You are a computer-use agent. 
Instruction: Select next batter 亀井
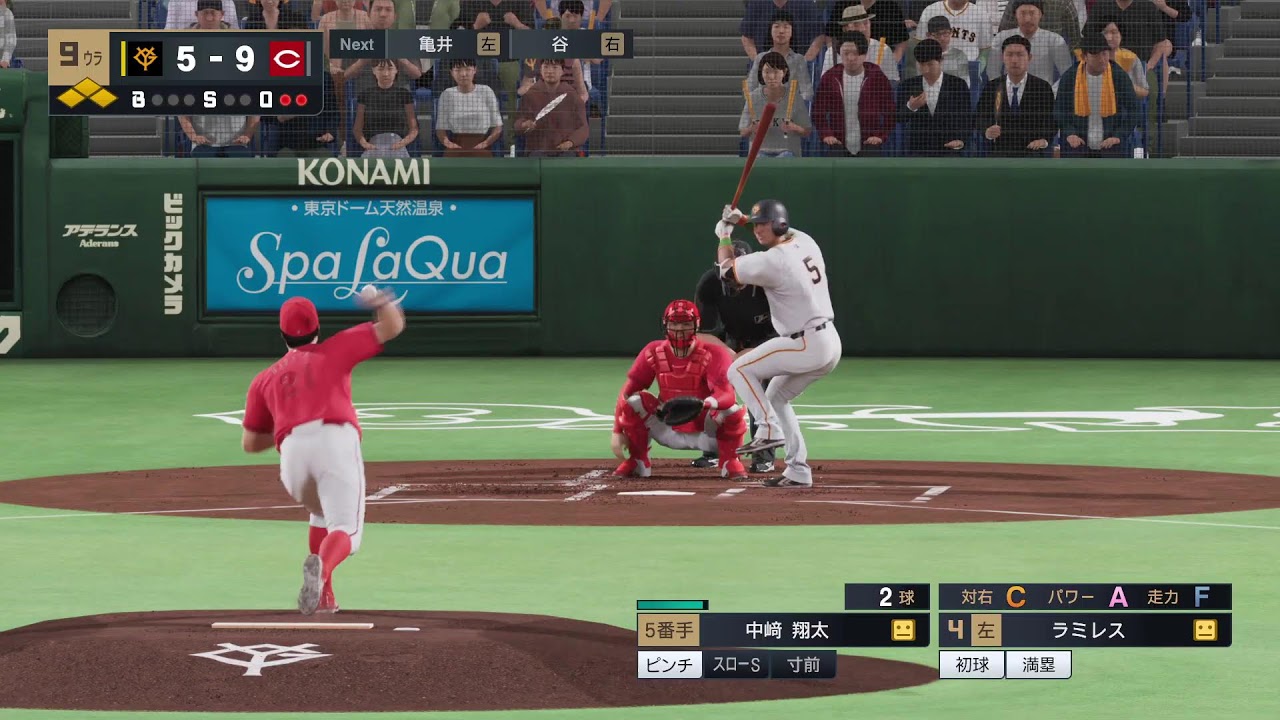pyautogui.click(x=436, y=44)
